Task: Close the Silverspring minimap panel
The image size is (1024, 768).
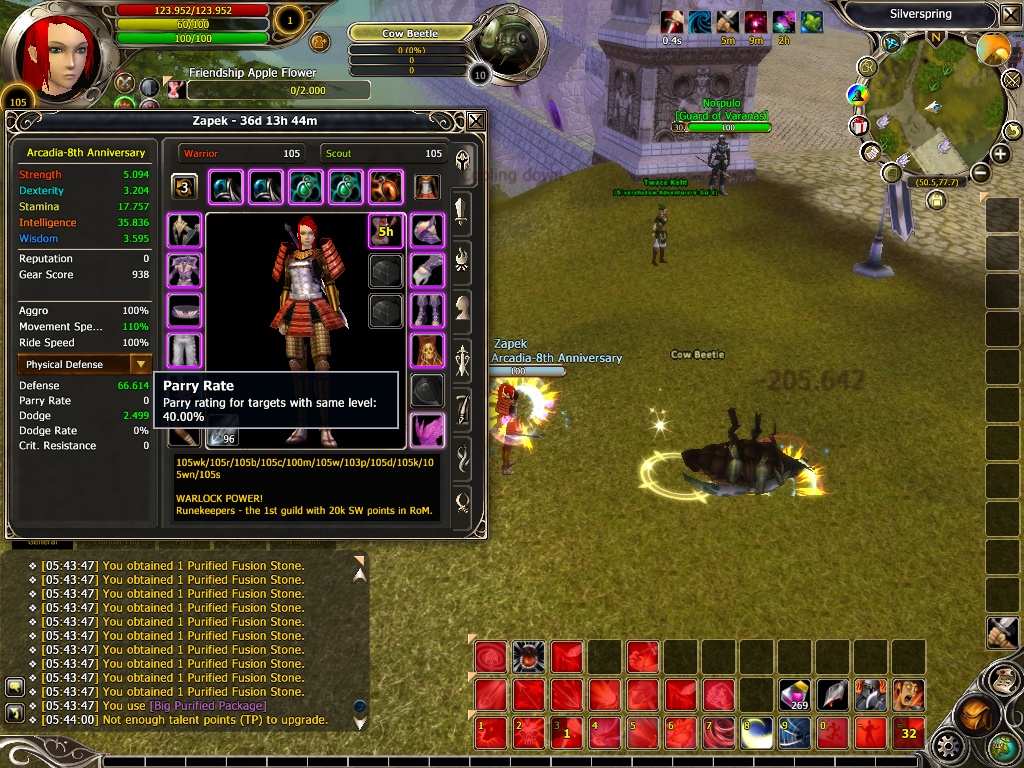Action: 1009,15
